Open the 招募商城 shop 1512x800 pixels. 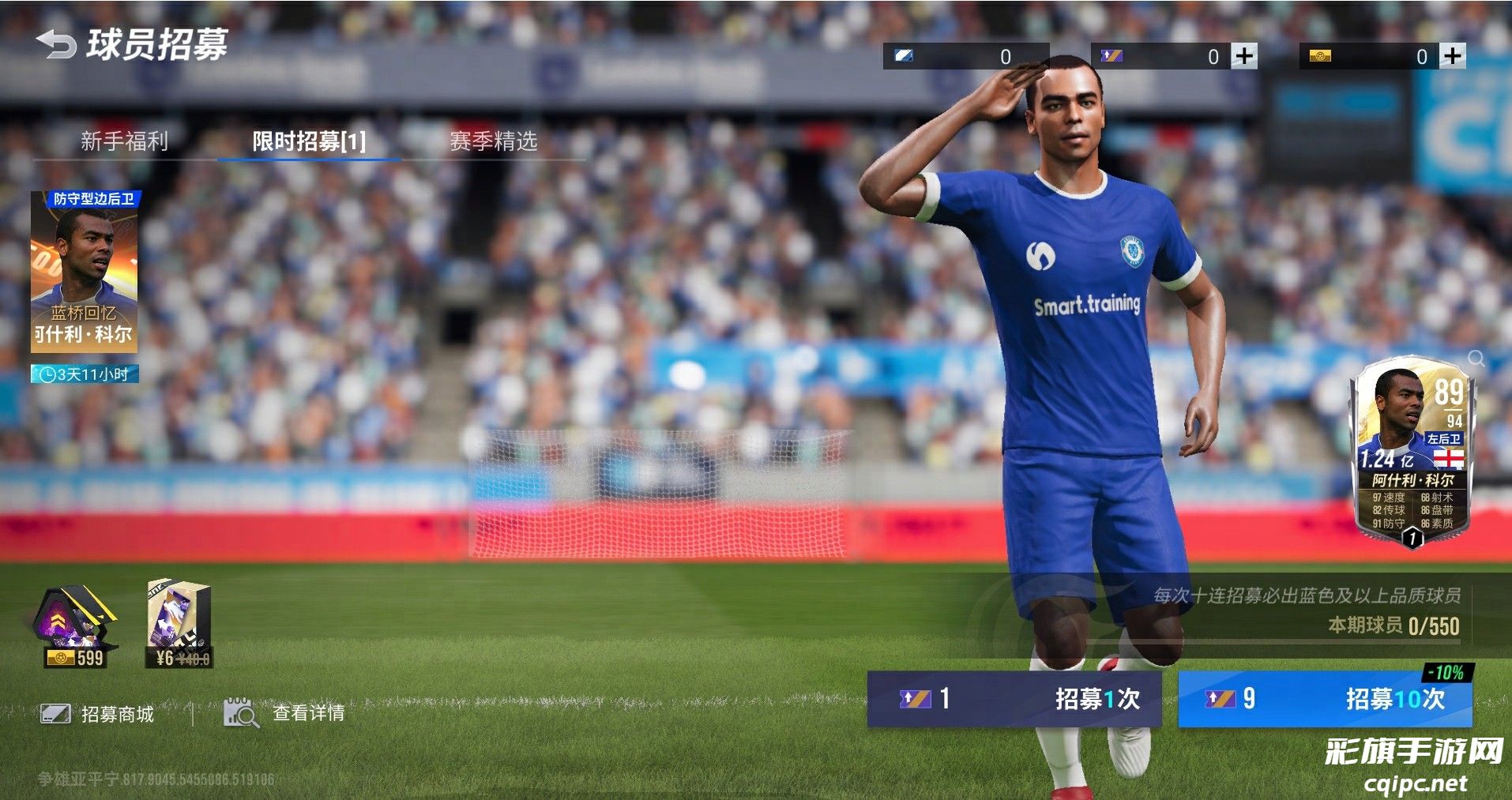click(98, 714)
